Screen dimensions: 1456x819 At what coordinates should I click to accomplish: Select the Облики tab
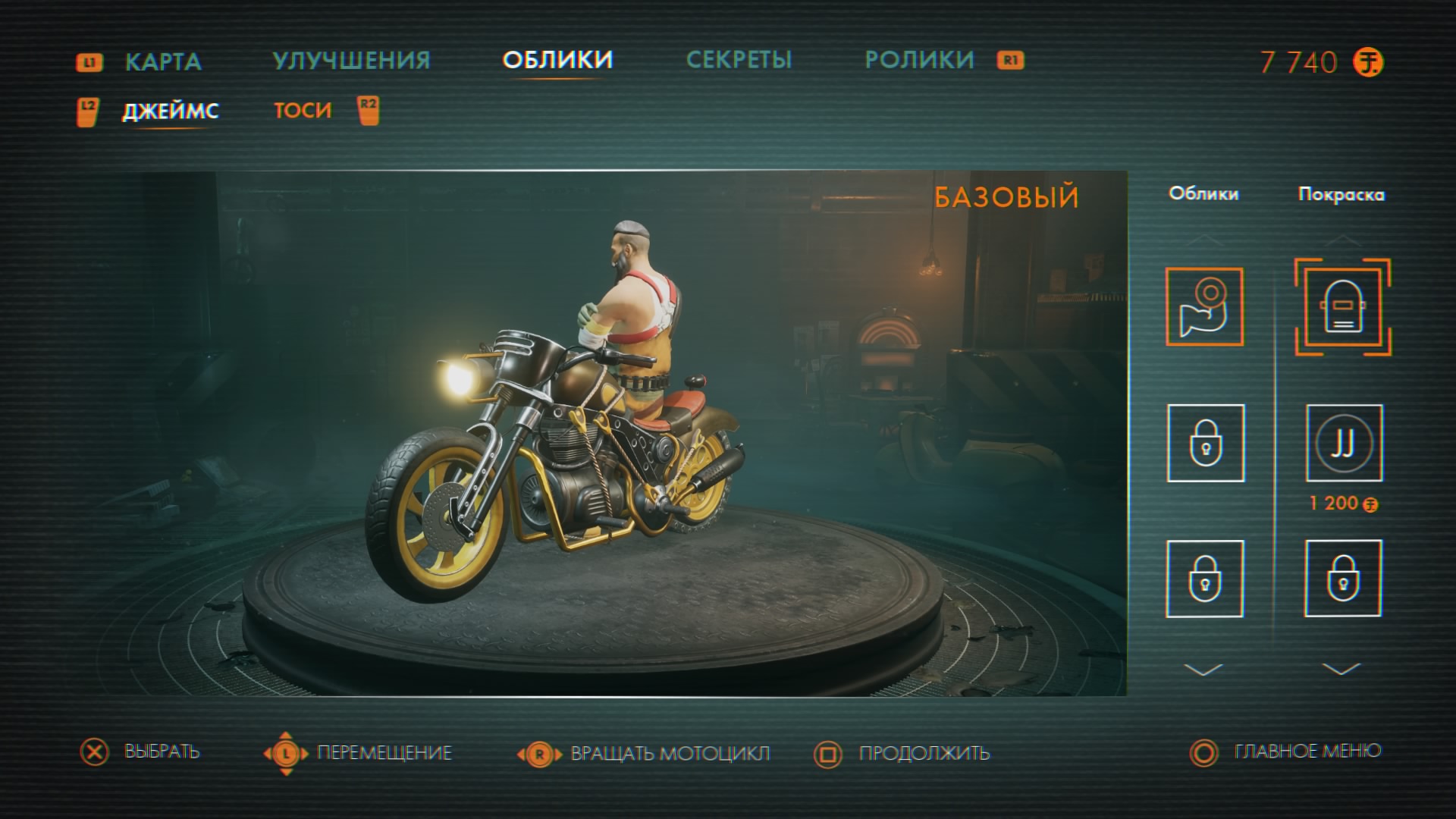pos(557,60)
